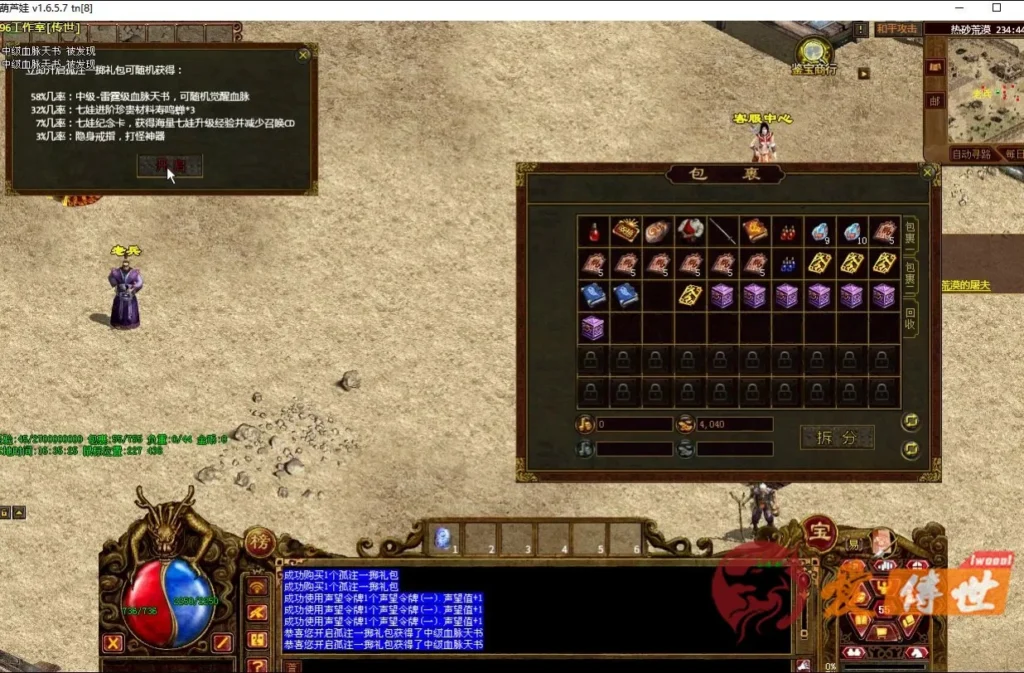Screen dimensions: 1024x673
Task: Select the first blue book item
Action: 594,295
